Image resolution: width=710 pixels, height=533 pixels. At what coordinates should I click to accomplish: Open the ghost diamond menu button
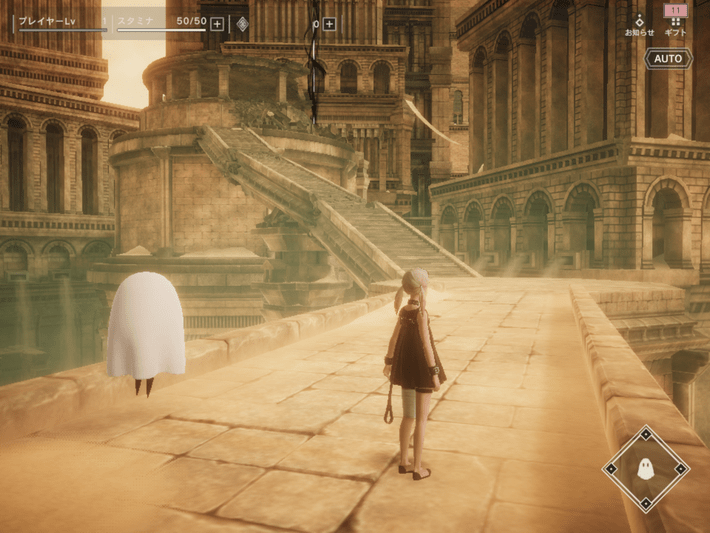click(x=645, y=468)
